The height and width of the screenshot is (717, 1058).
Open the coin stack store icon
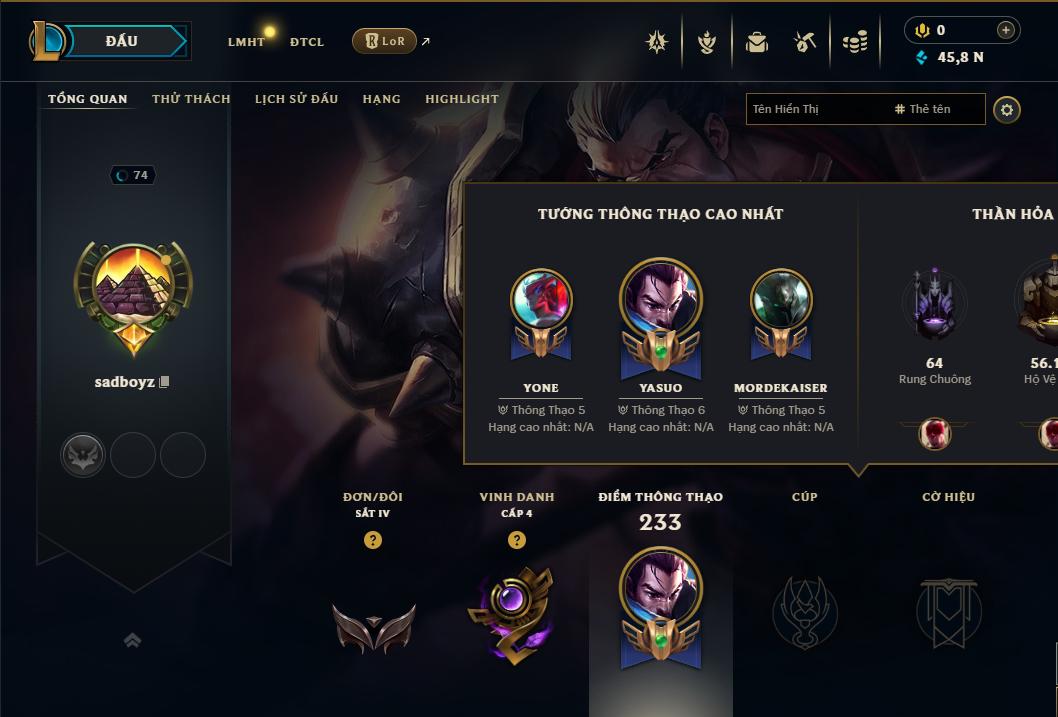tap(854, 42)
